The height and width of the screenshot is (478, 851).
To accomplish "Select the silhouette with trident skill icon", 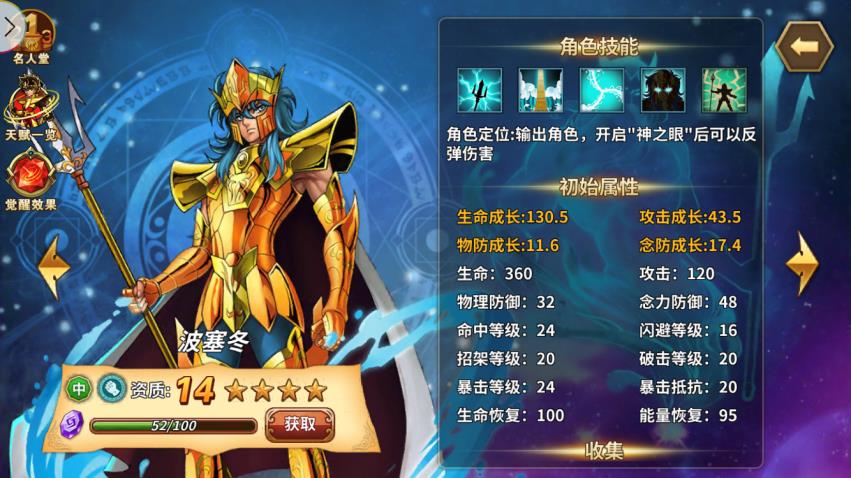I will (x=724, y=90).
